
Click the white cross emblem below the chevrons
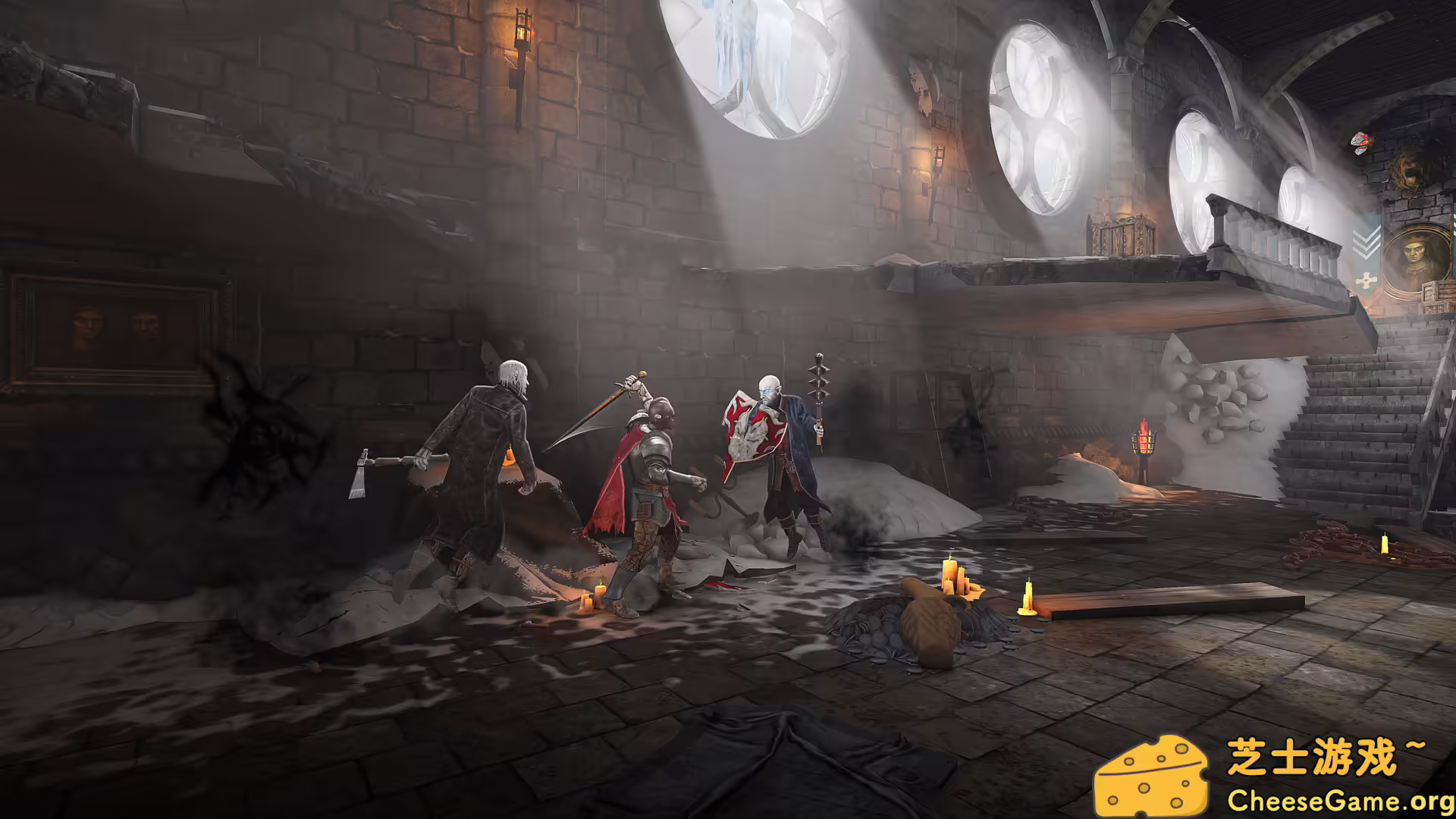click(x=1367, y=278)
